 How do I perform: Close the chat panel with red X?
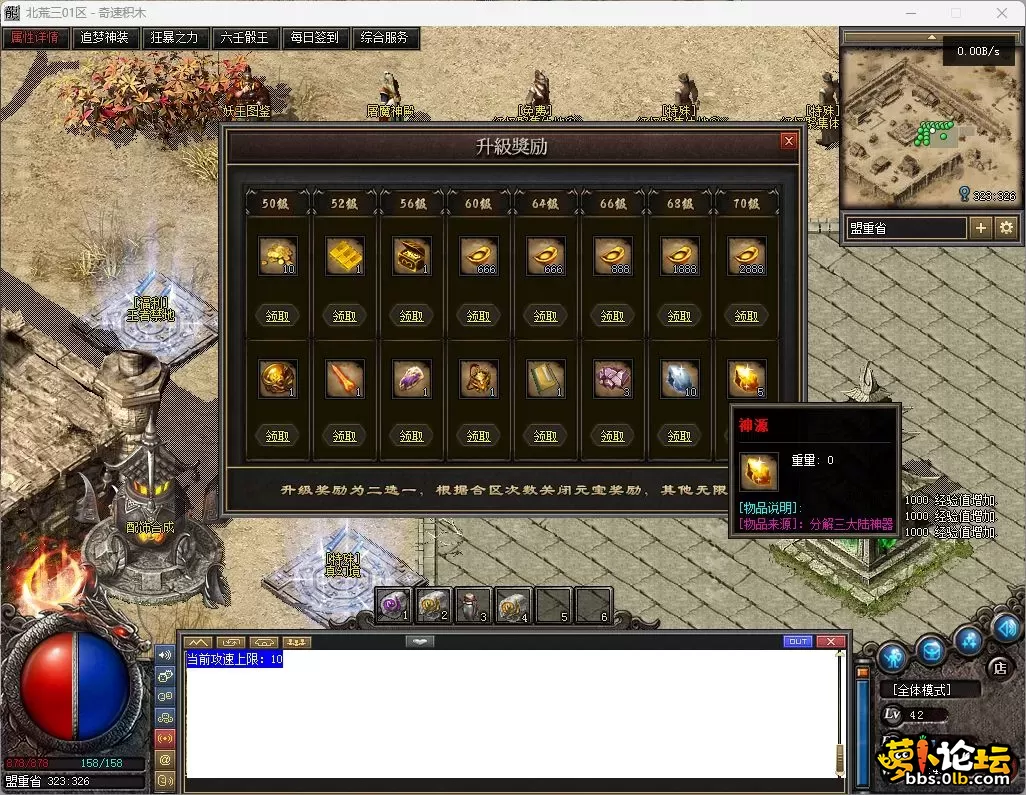pos(830,641)
